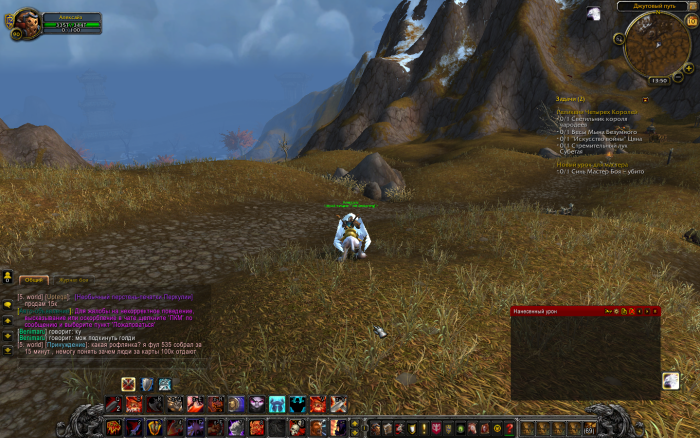This screenshot has height=438, width=700.
Task: Click the chat scroll-to-bottom arrow button
Action: (8, 349)
